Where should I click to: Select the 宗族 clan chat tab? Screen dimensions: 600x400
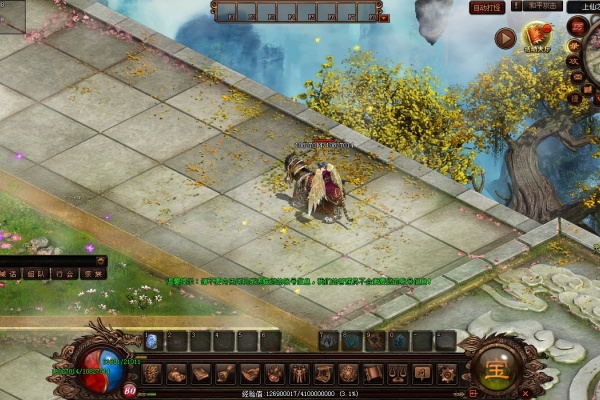pos(93,273)
